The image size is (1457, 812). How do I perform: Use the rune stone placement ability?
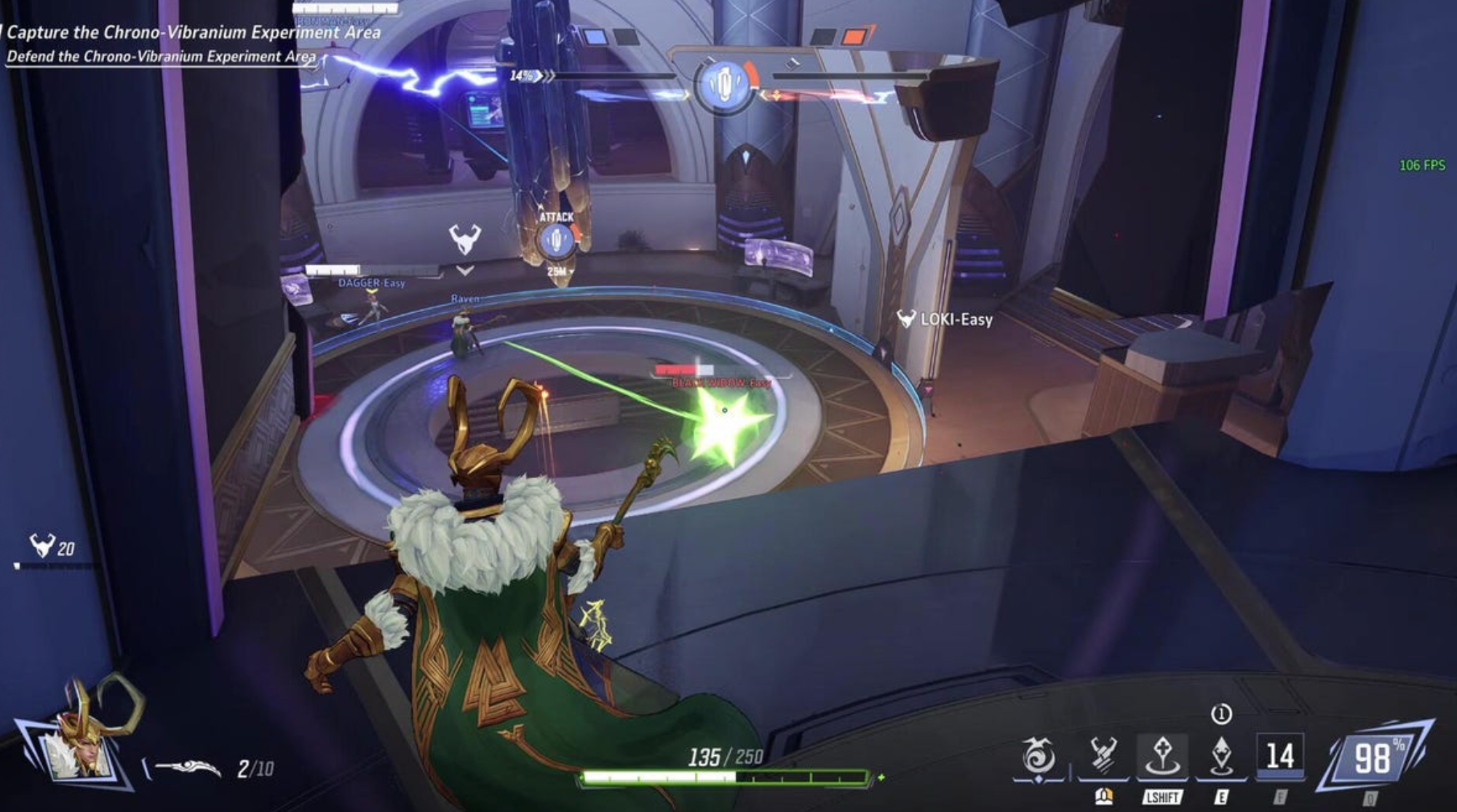point(1162,756)
